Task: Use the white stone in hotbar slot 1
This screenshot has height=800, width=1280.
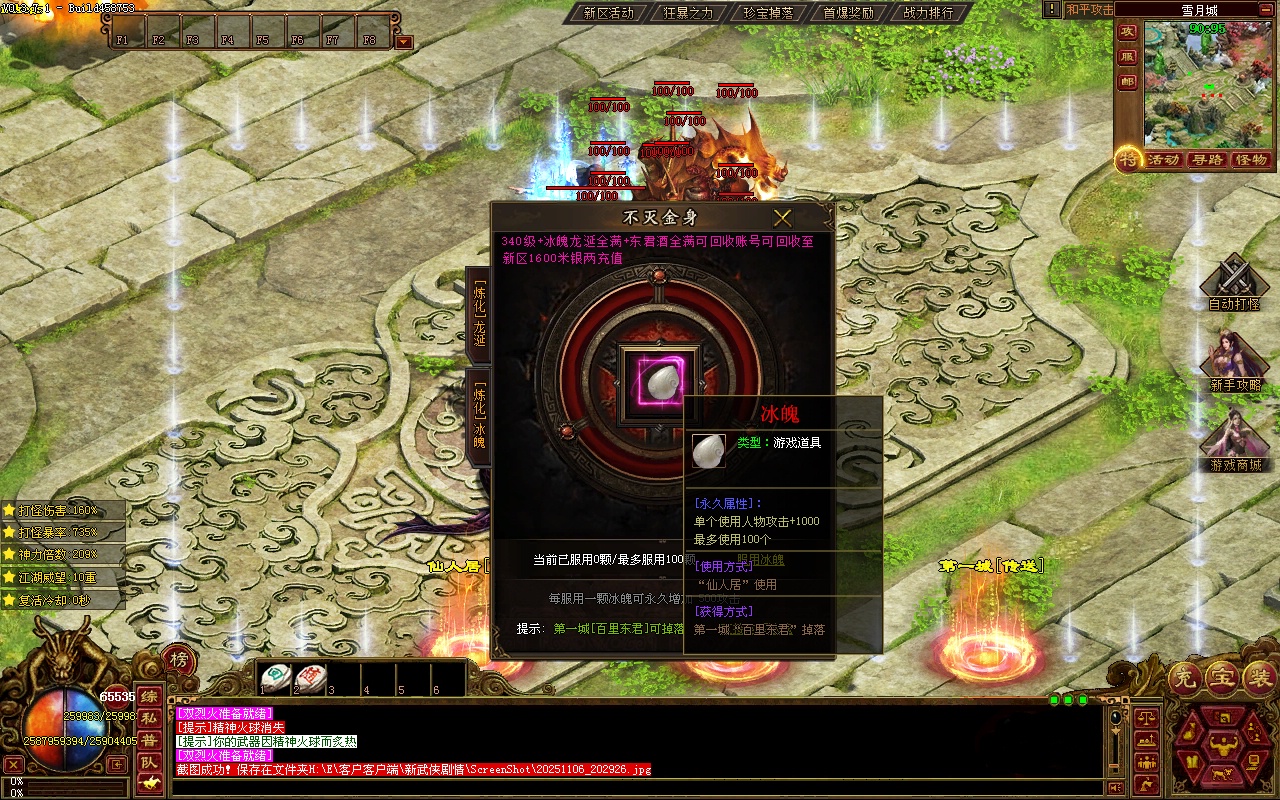Action: tap(276, 677)
